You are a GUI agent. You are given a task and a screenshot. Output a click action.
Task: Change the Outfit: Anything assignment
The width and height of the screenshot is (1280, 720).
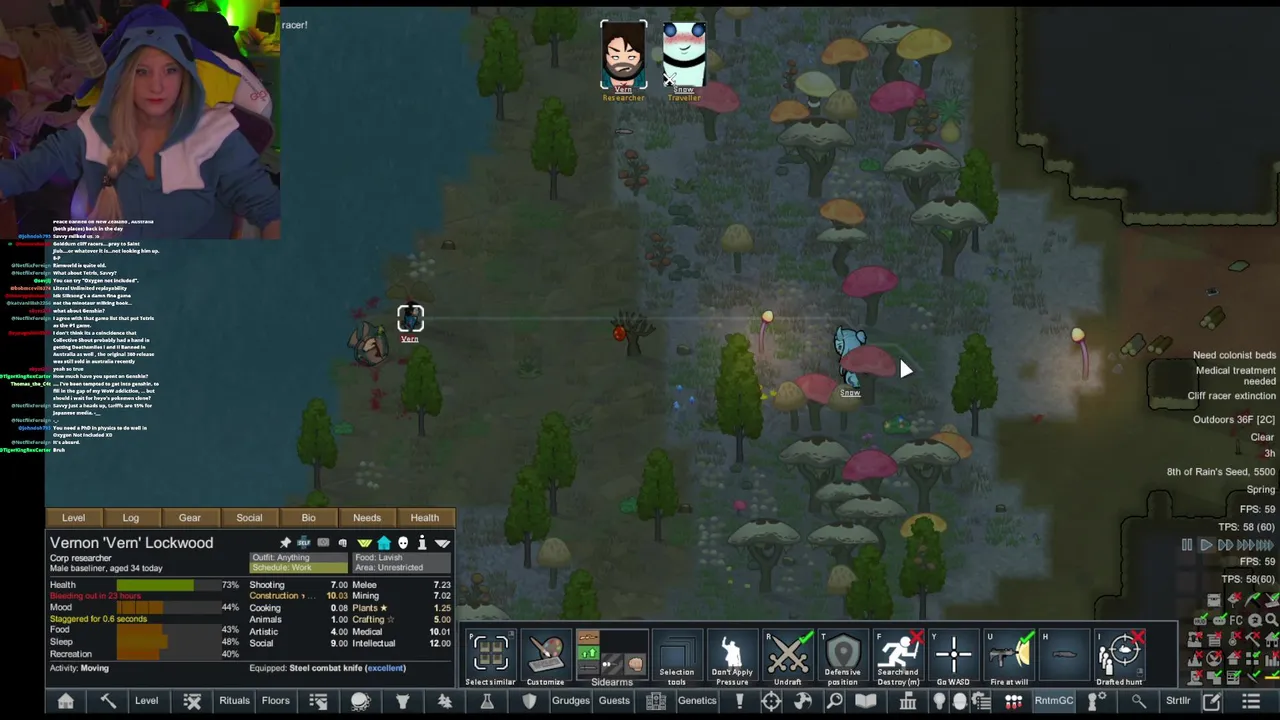pos(298,557)
